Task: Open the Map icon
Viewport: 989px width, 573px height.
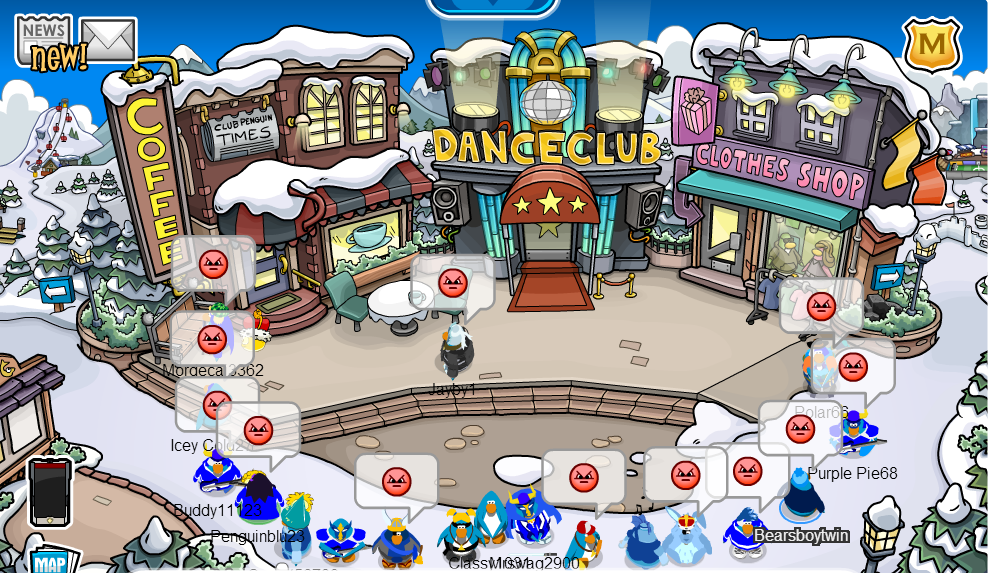Action: coord(52,561)
